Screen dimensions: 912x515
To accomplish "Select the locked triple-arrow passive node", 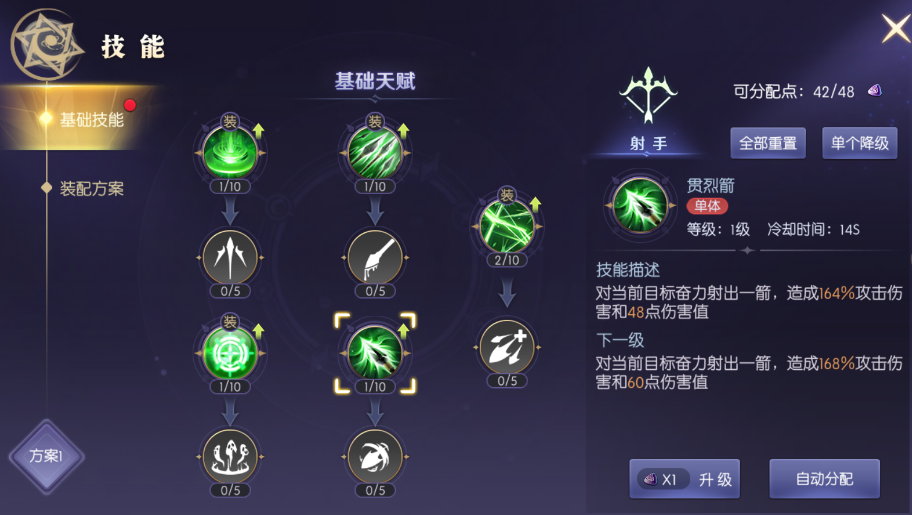I will click(x=230, y=257).
